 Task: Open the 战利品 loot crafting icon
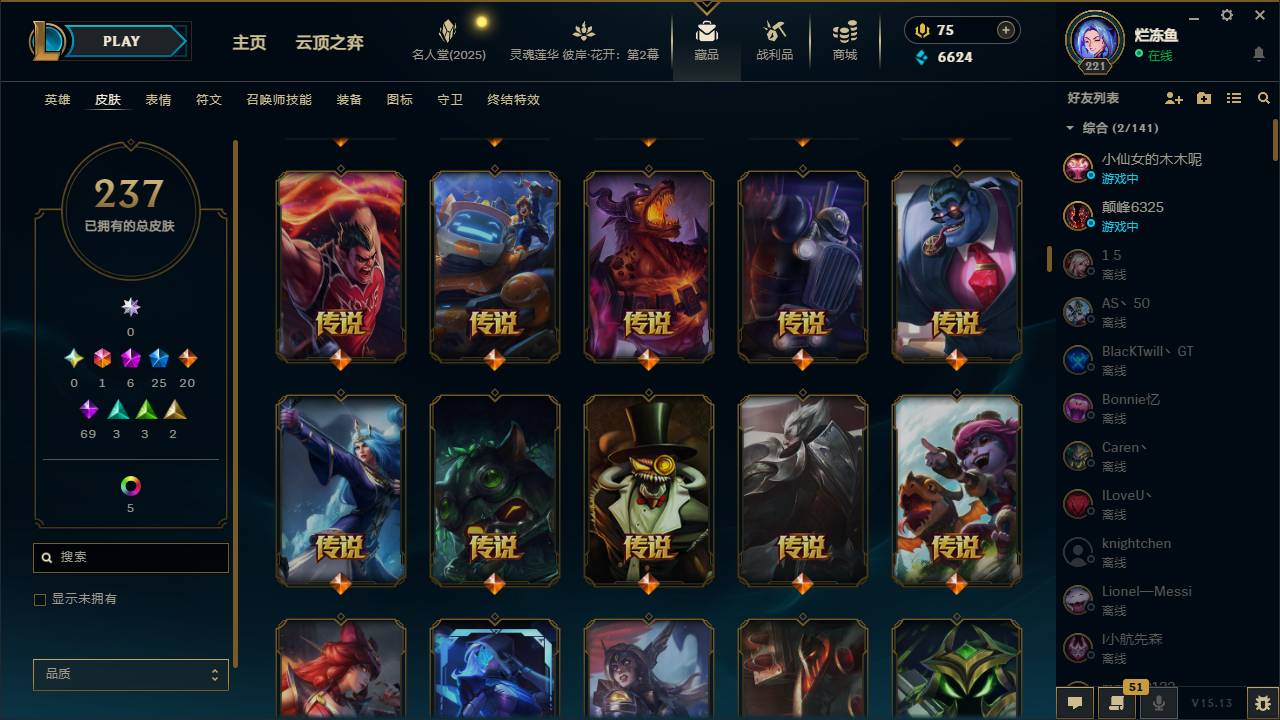(775, 30)
